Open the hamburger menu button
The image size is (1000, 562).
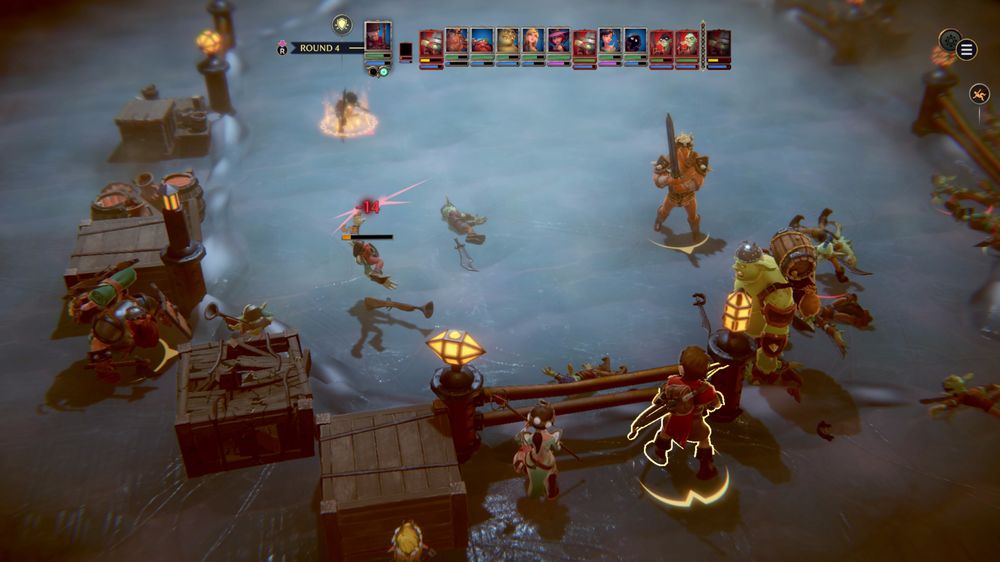coord(967,49)
